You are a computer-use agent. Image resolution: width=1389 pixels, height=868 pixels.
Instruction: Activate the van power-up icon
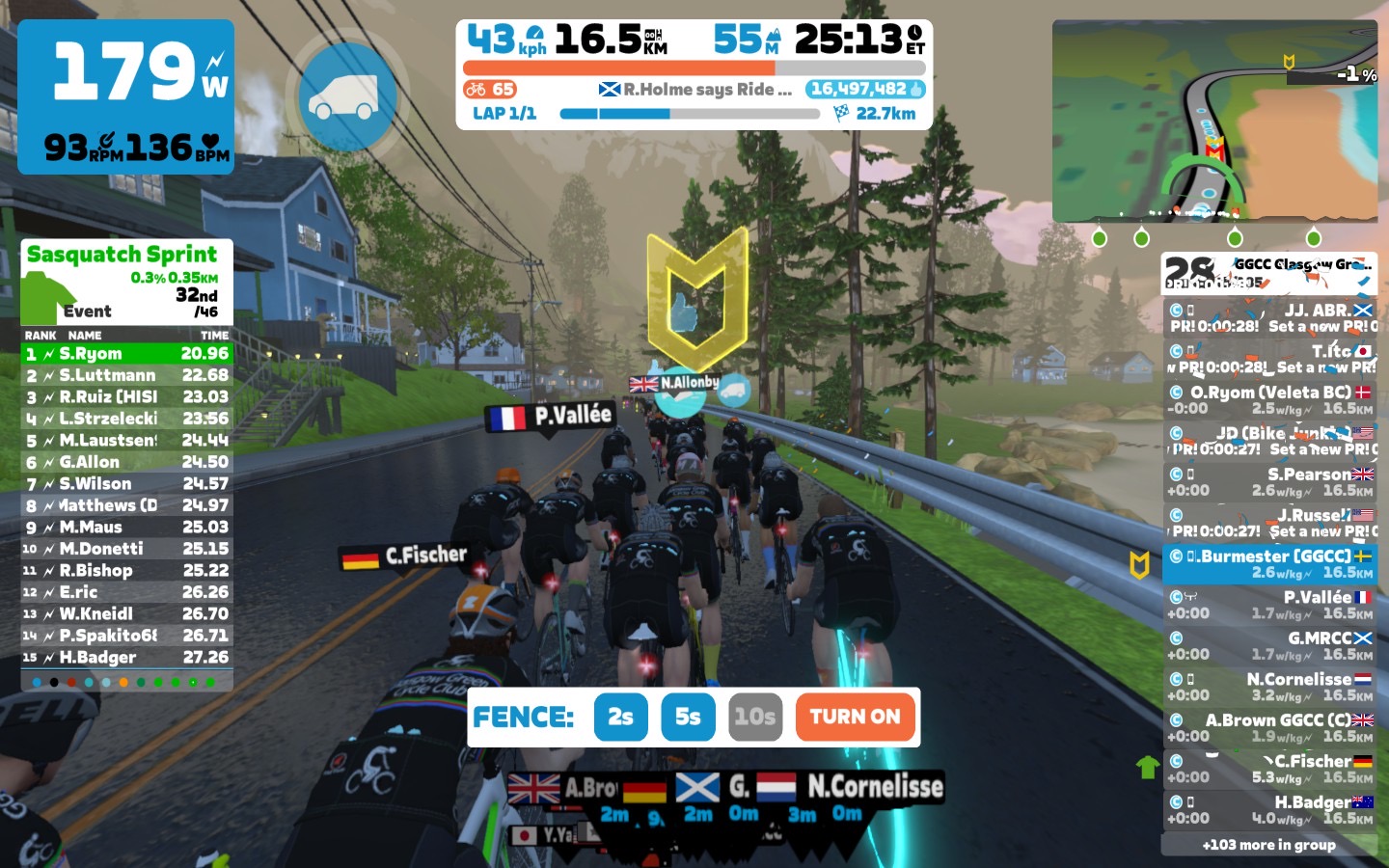(345, 95)
